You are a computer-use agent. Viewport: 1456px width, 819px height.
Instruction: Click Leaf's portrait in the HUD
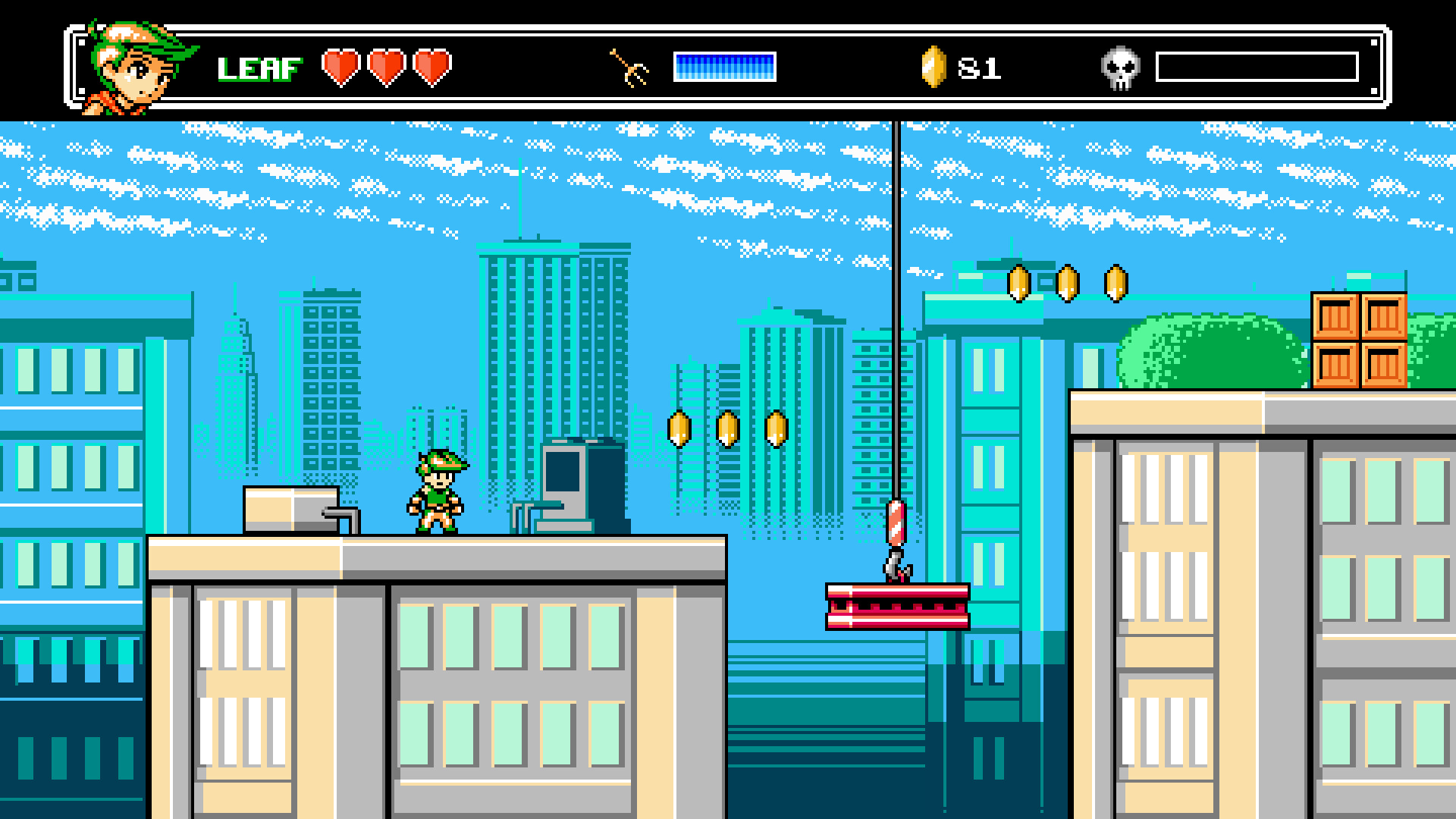pos(129,61)
